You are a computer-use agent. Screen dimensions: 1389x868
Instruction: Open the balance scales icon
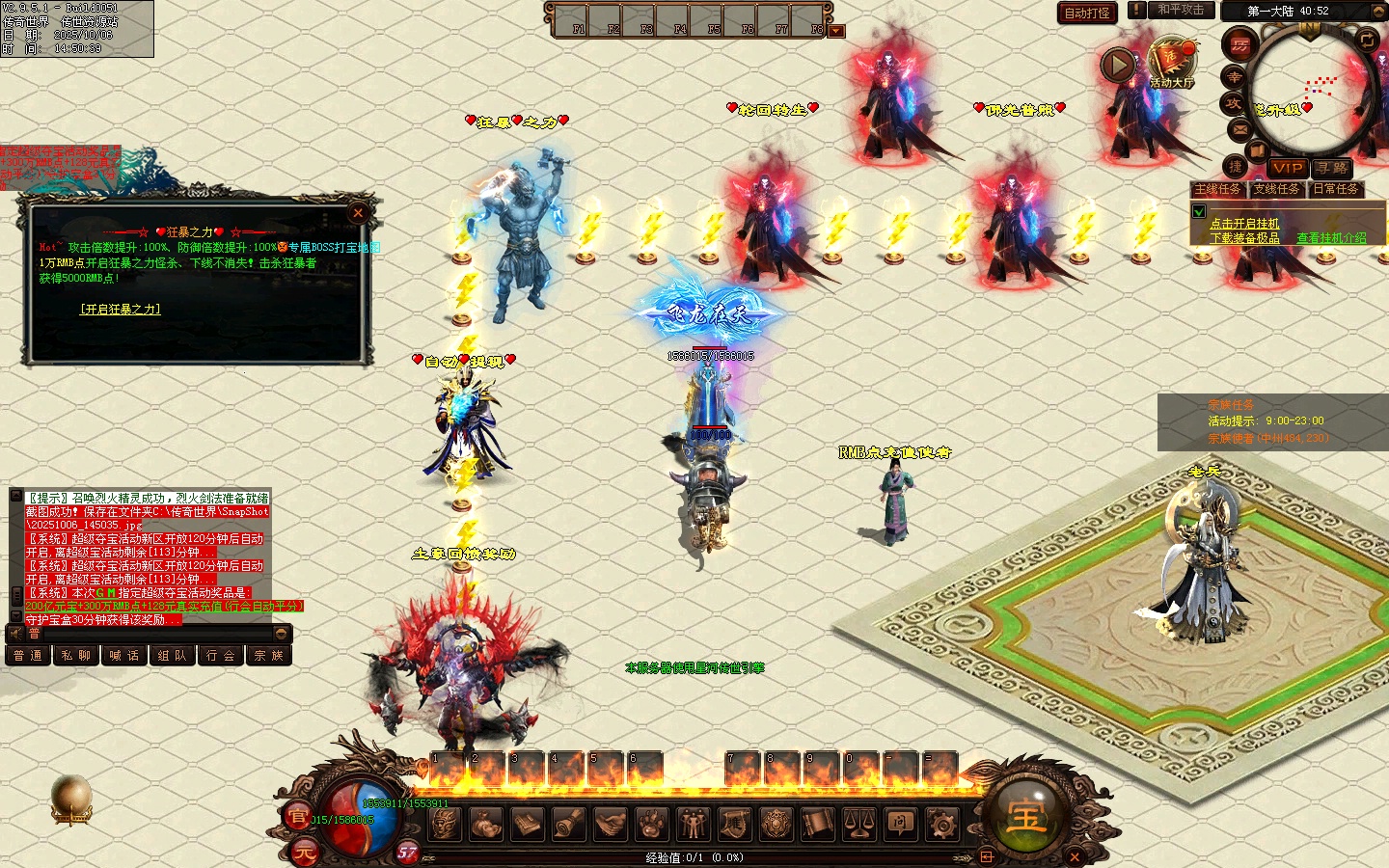(858, 824)
